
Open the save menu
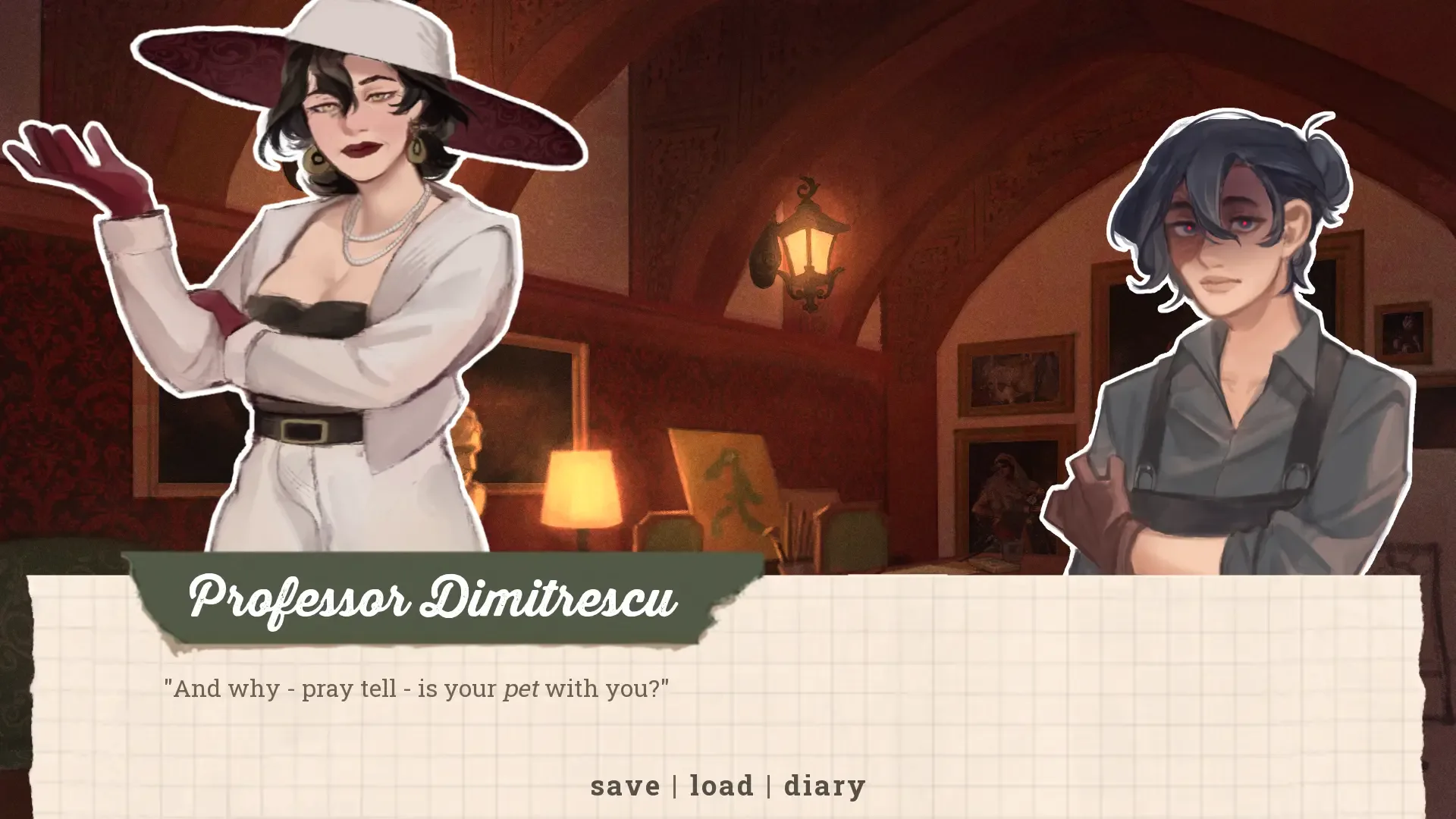click(x=626, y=786)
